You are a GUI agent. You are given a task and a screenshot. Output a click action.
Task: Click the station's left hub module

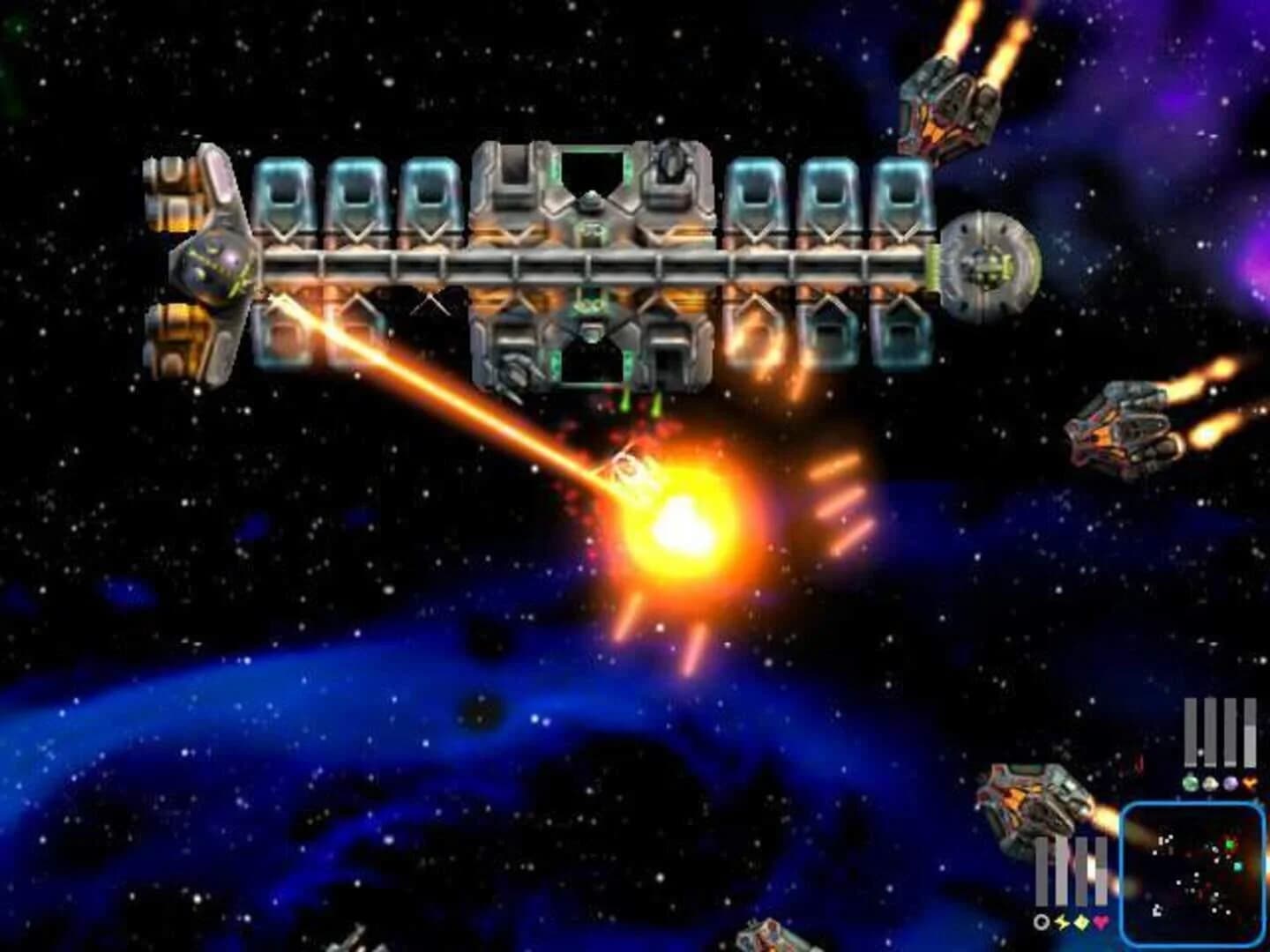pos(212,264)
